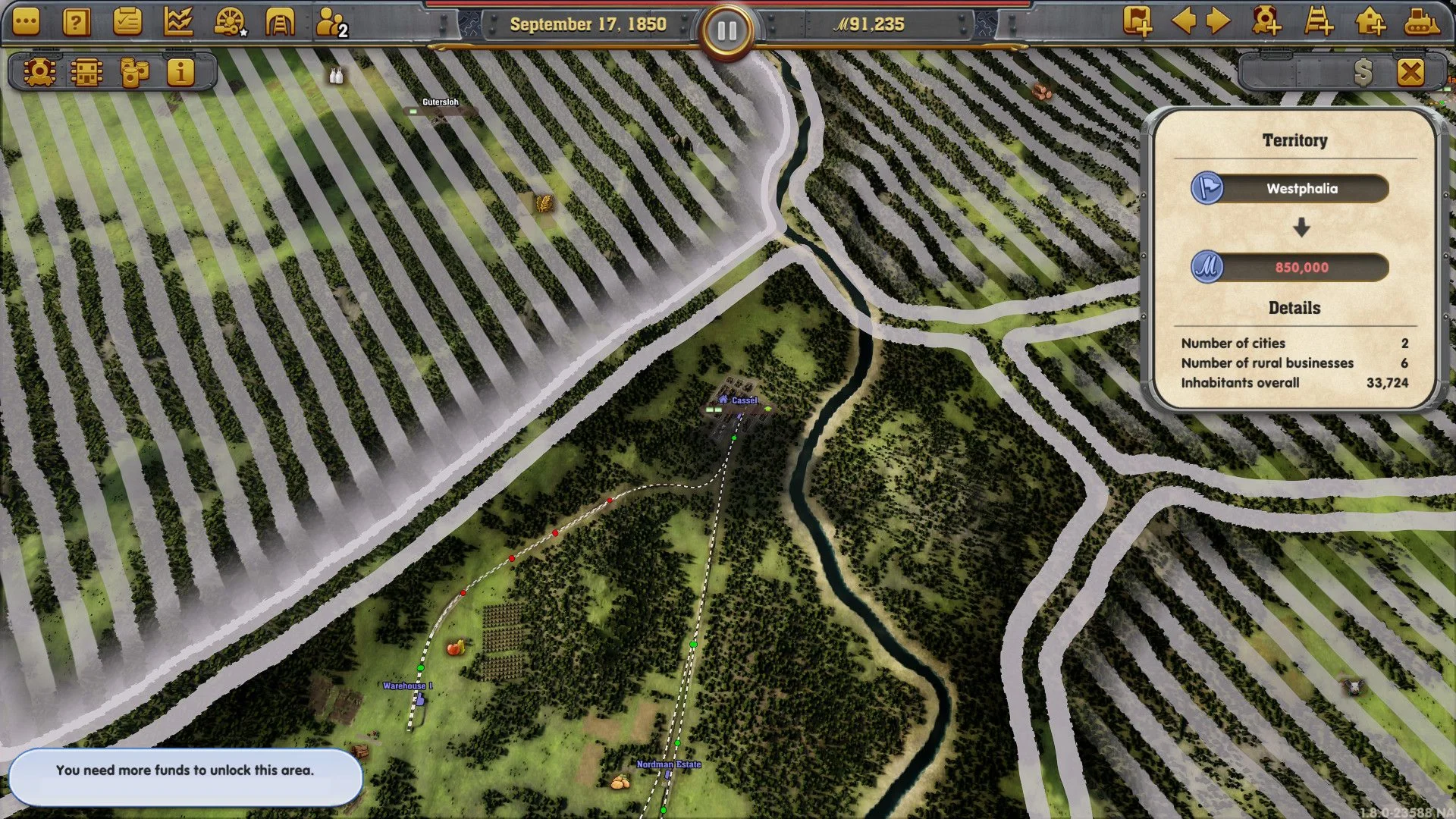Open the locomotive list button
Image resolution: width=1456 pixels, height=819 pixels.
(39, 72)
